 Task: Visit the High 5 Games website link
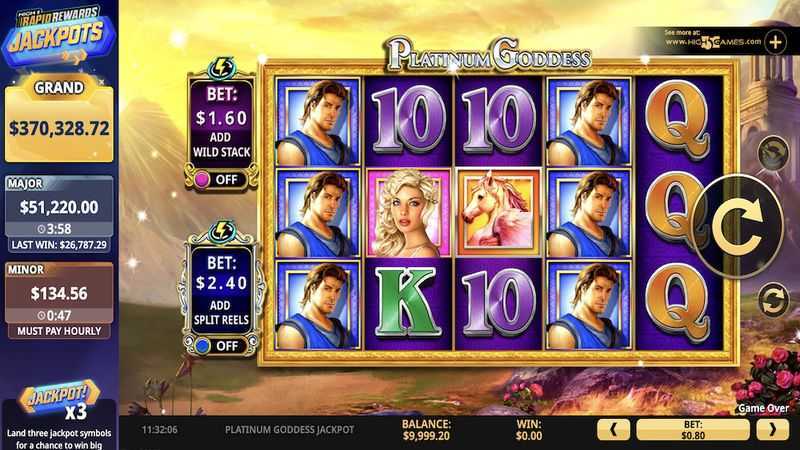(x=712, y=42)
